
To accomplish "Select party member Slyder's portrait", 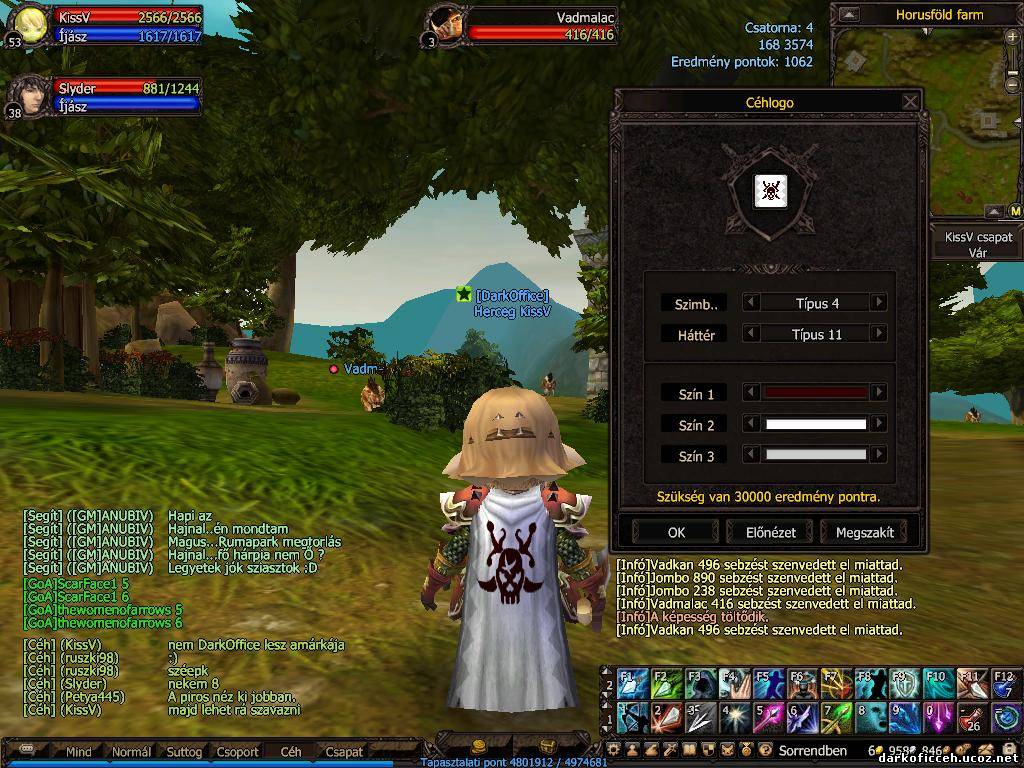I will pos(29,98).
